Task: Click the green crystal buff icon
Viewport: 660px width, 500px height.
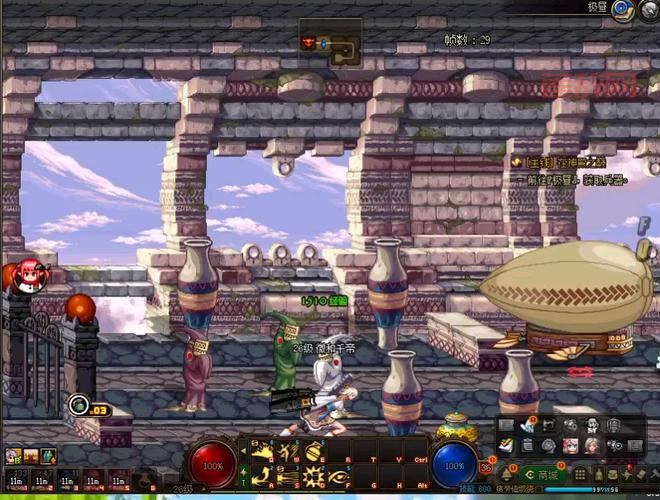Action: (47, 456)
